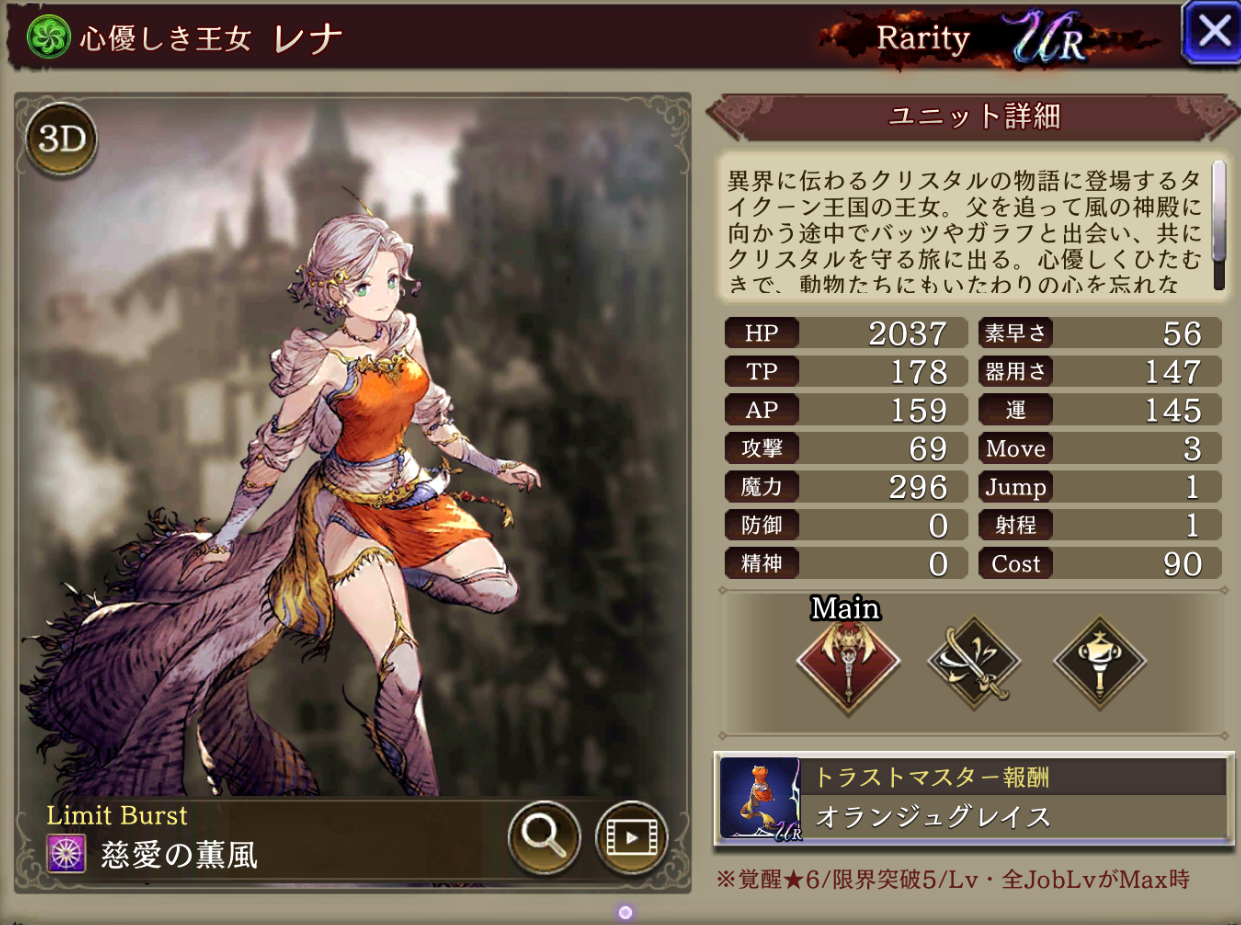Open the magnifying glass Limit Burst details
The width and height of the screenshot is (1241, 925).
pos(544,836)
